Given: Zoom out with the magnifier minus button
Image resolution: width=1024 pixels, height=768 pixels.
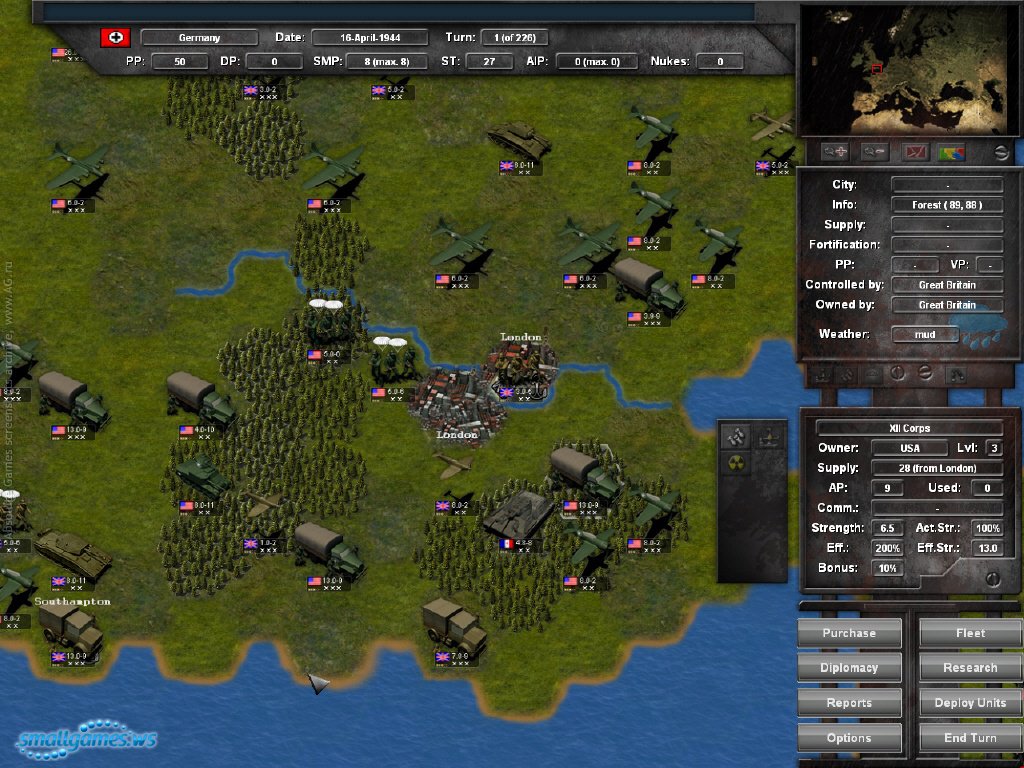Looking at the screenshot, I should click(874, 152).
